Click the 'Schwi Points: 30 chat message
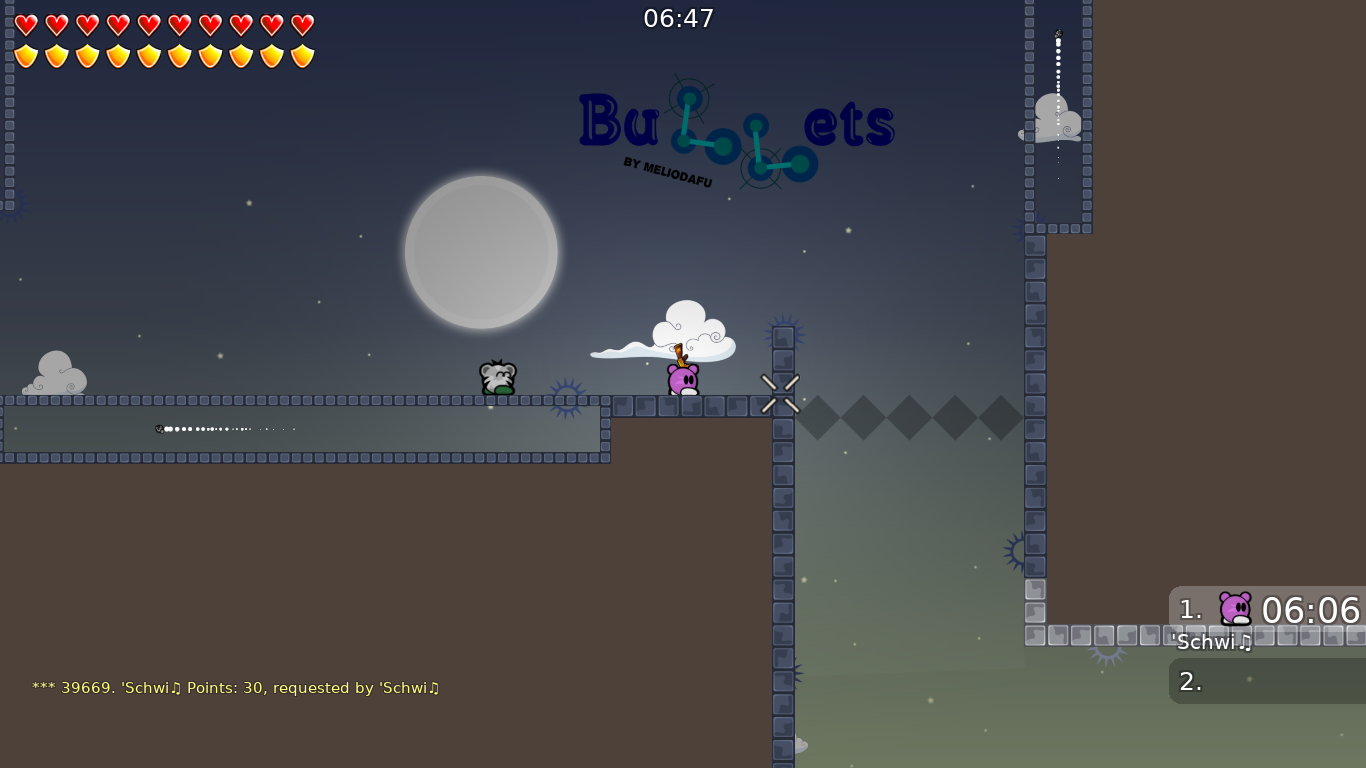Viewport: 1366px width, 768px height. point(237,688)
